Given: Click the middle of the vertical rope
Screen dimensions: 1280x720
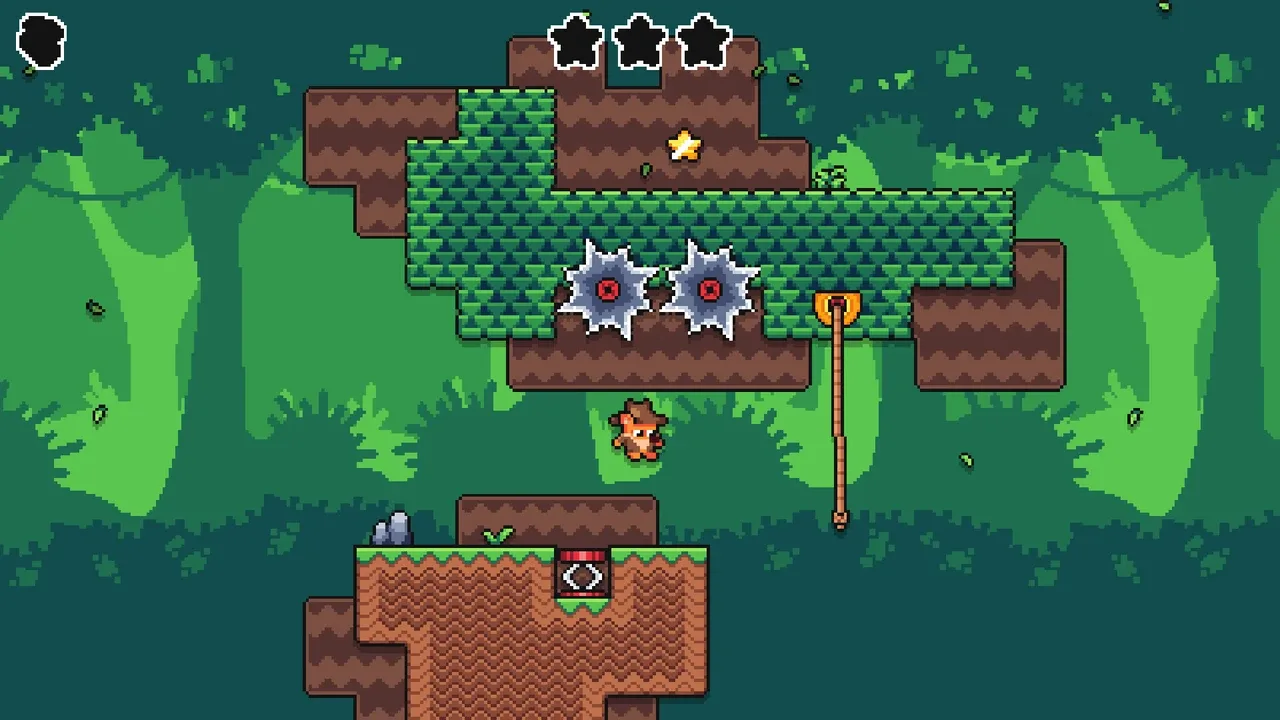Looking at the screenshot, I should [x=838, y=420].
